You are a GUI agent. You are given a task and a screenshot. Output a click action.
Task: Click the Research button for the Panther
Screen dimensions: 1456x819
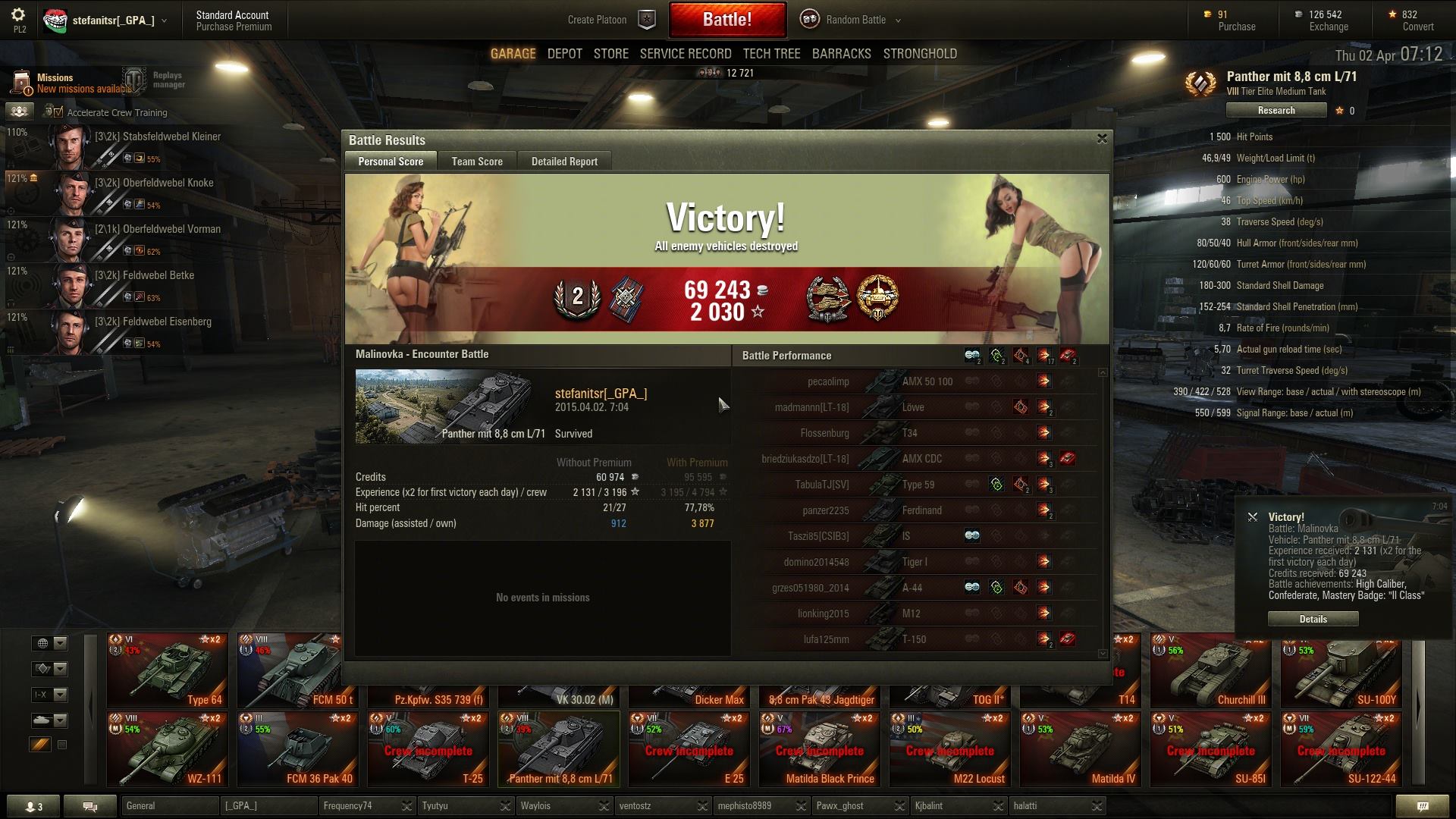click(x=1276, y=111)
